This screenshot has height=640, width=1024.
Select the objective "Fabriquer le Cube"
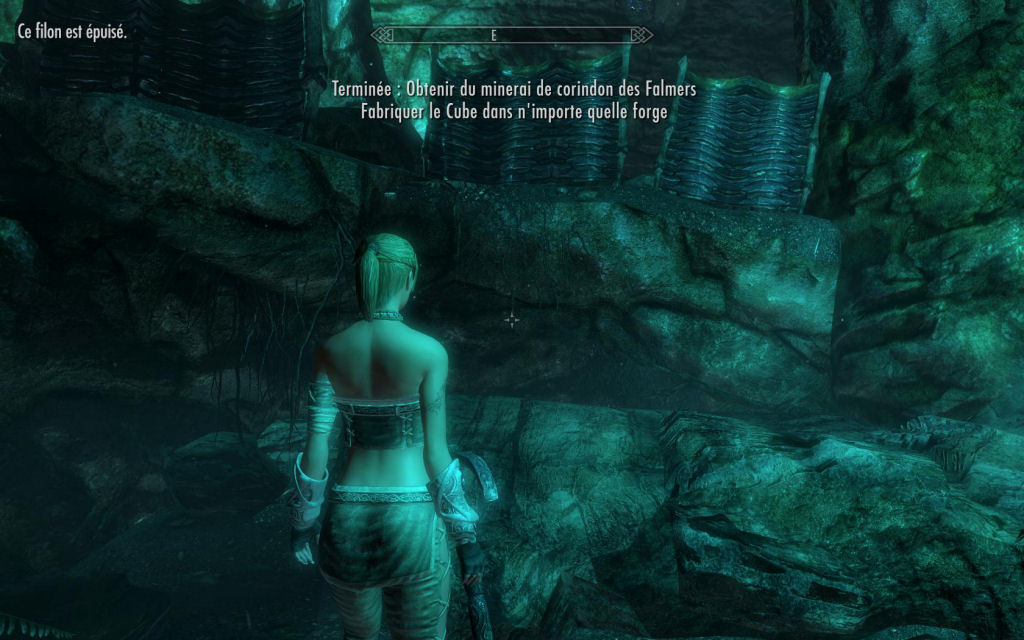pyautogui.click(x=514, y=111)
